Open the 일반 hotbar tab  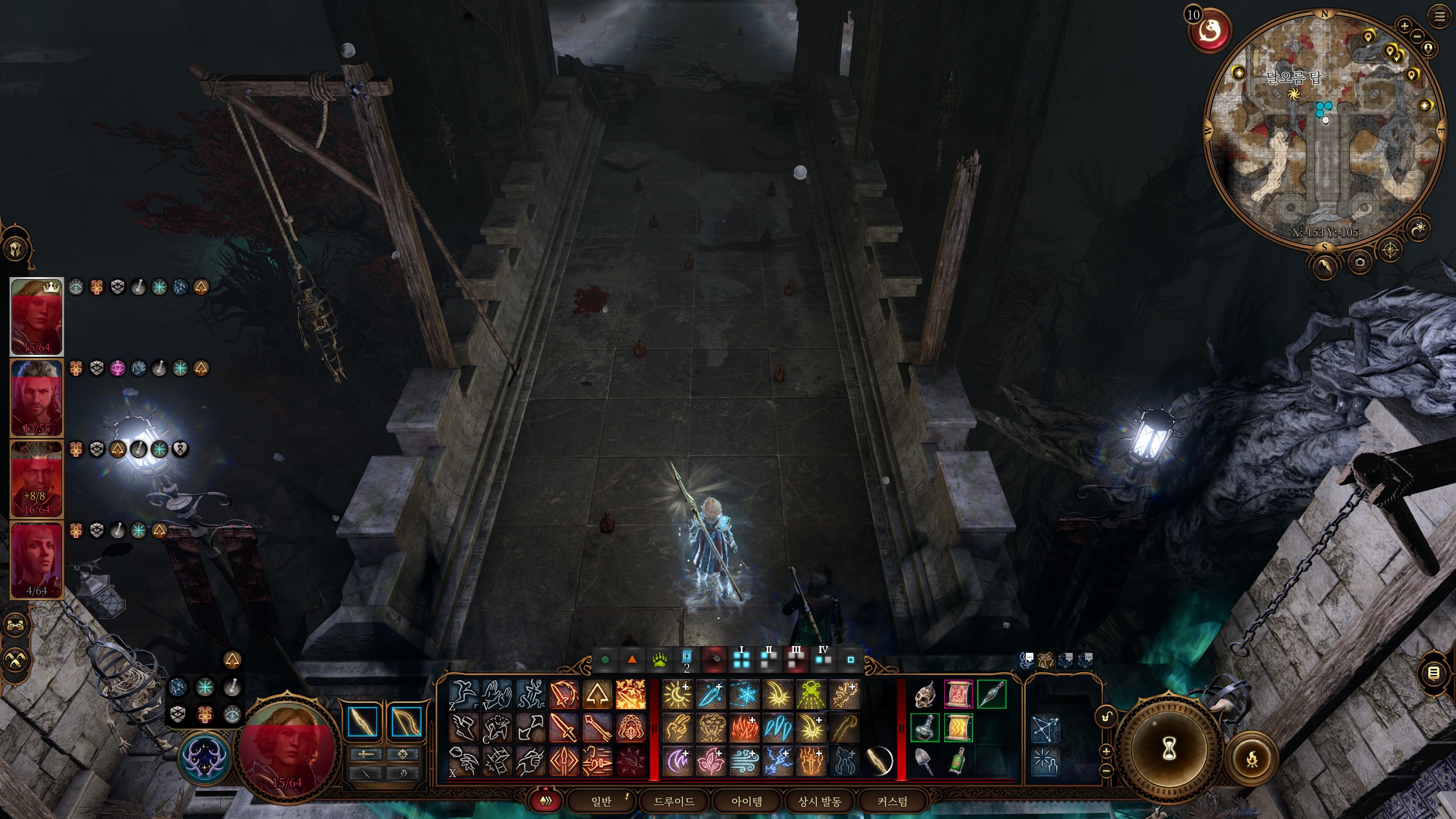click(x=601, y=801)
